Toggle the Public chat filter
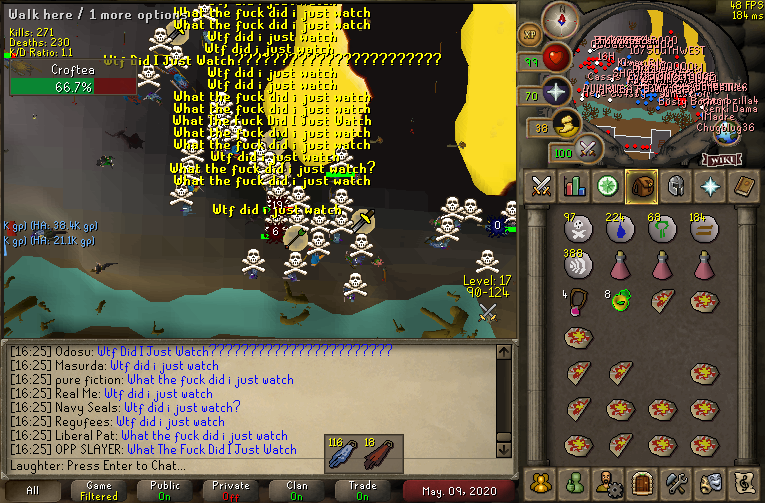 point(164,491)
